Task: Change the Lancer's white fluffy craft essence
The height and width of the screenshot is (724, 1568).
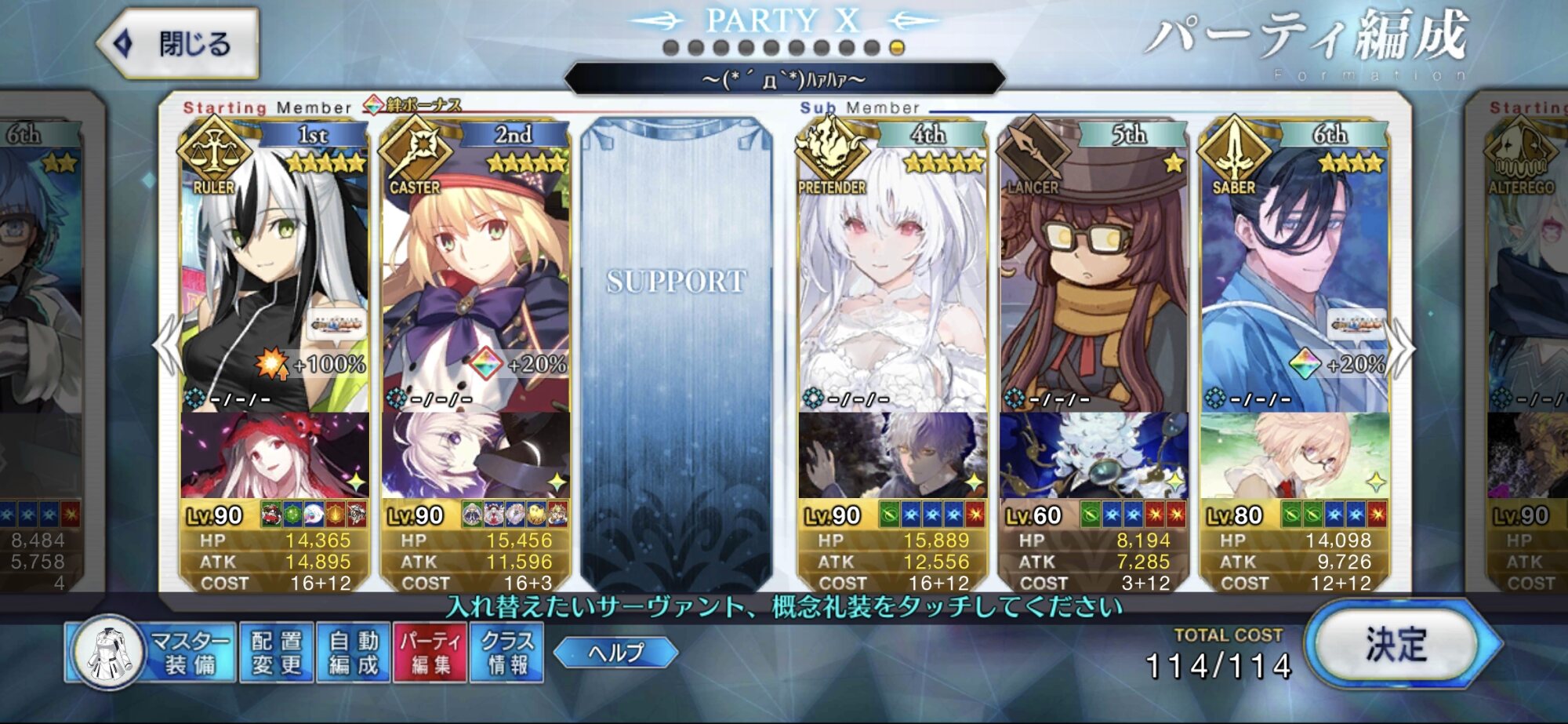Action: coord(1094,455)
